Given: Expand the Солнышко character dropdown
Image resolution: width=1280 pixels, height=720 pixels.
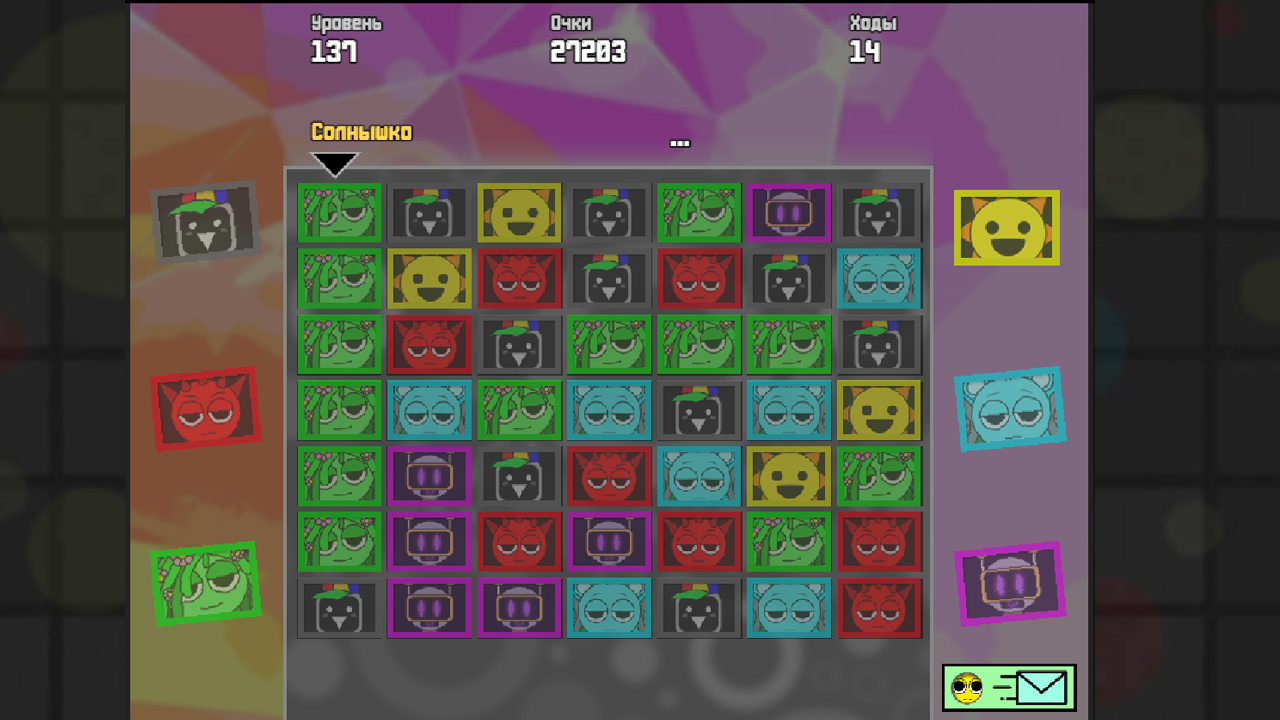Looking at the screenshot, I should pos(335,163).
